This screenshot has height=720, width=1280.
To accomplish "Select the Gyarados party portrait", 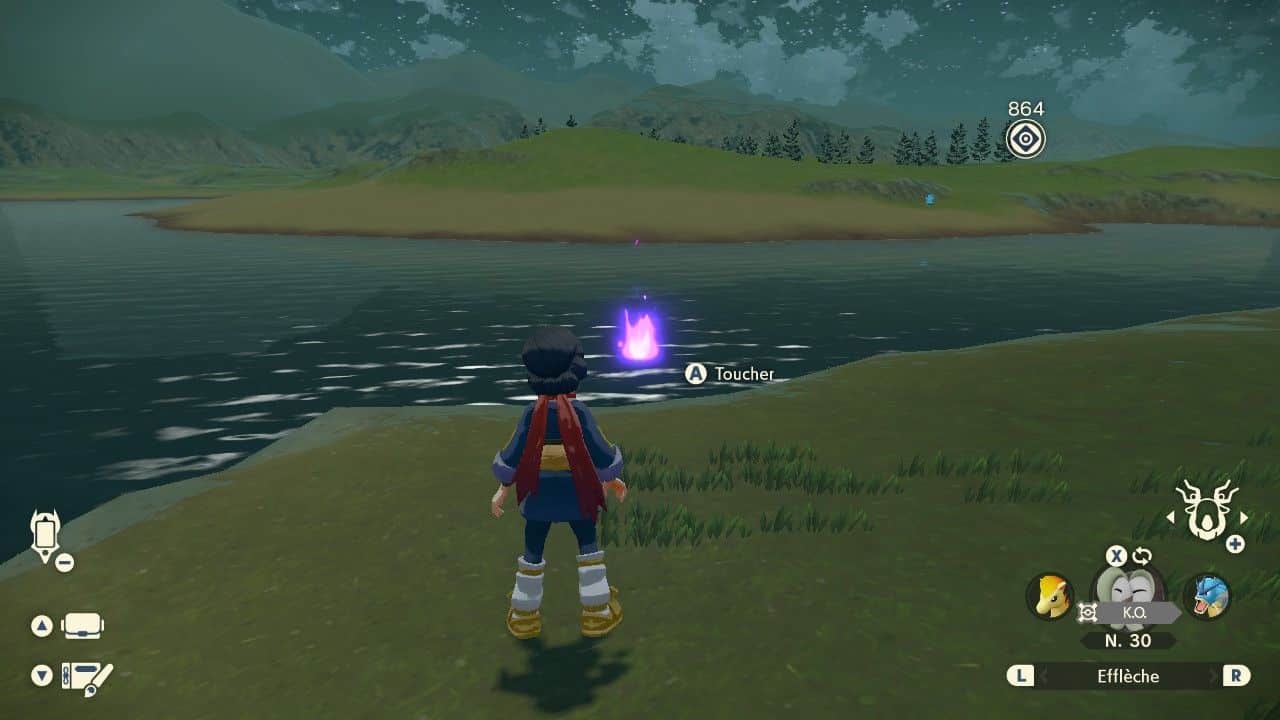I will pos(1206,596).
